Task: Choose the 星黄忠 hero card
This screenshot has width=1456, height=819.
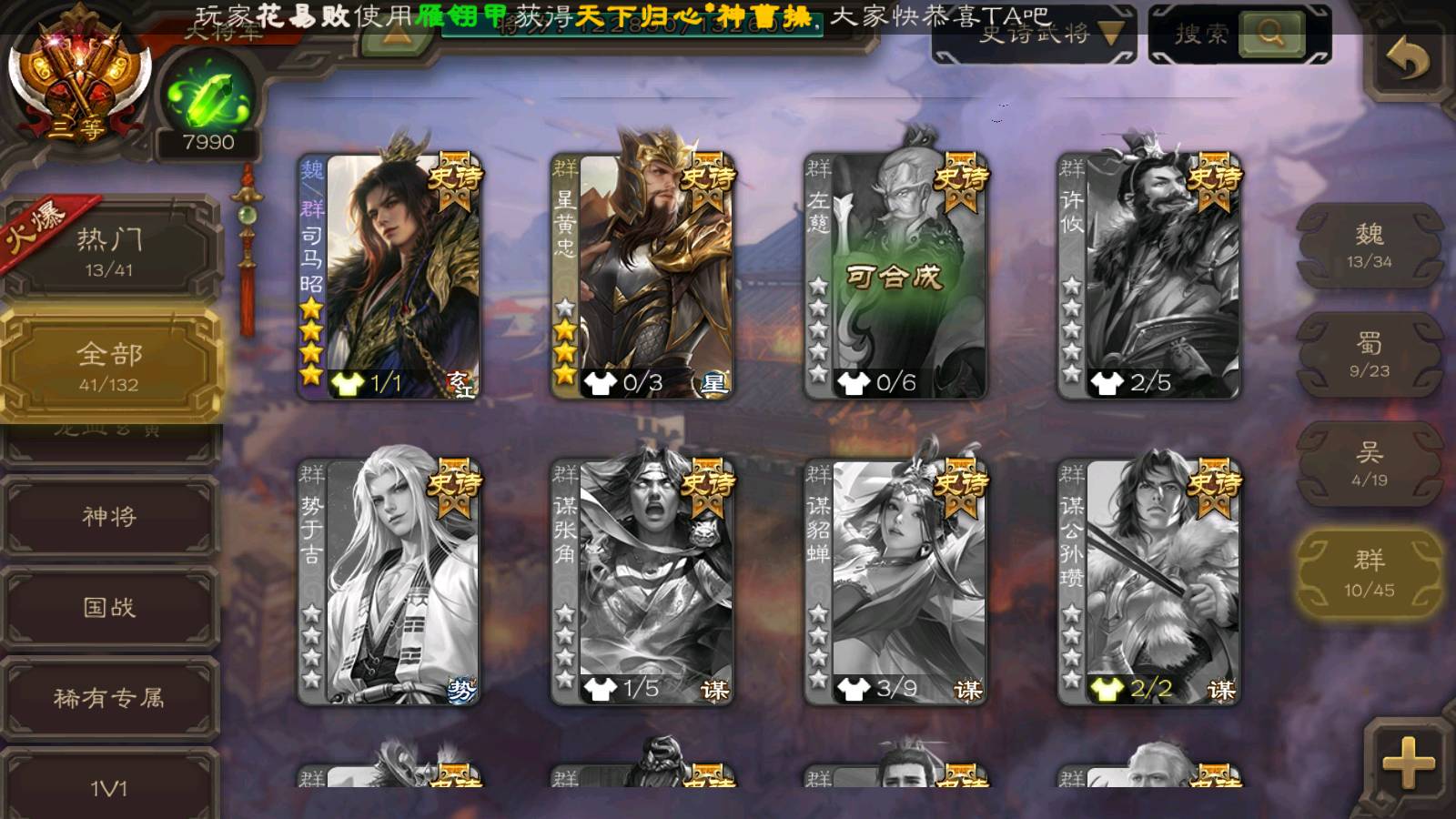Action: (x=642, y=277)
